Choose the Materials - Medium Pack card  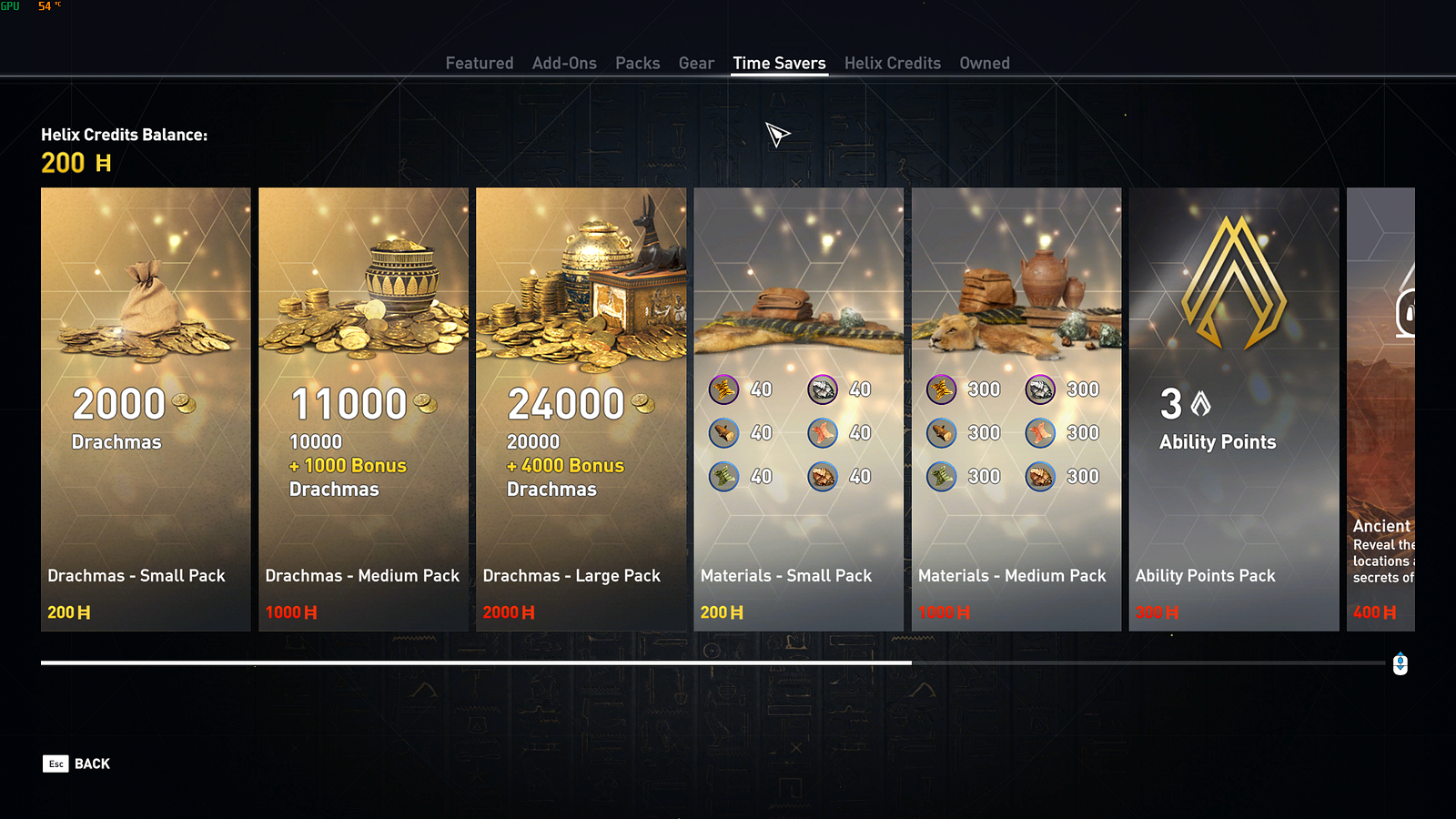click(x=1016, y=409)
